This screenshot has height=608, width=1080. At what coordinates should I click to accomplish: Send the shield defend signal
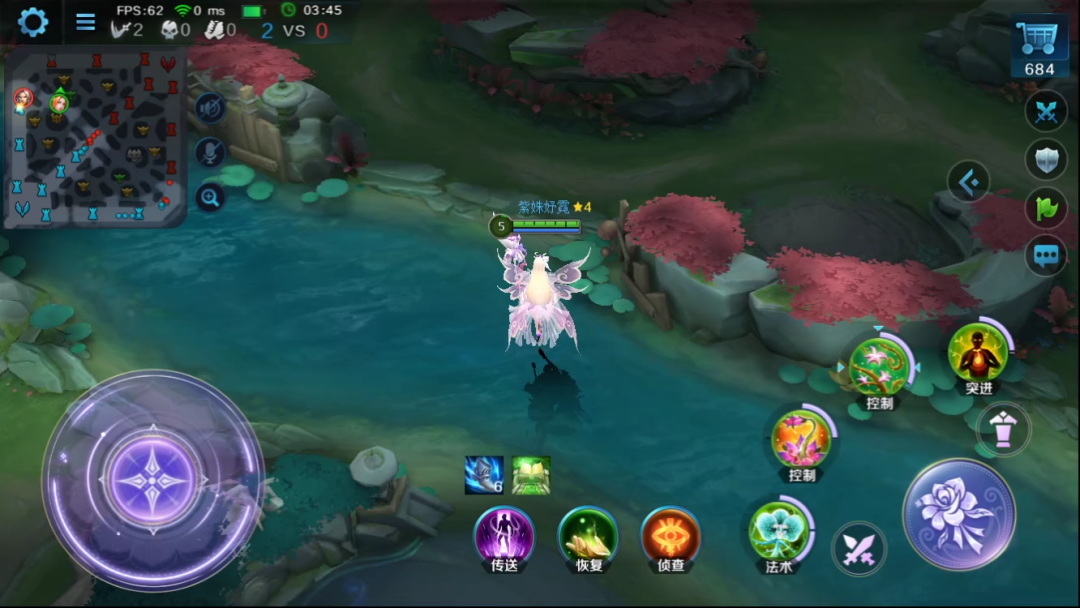coord(1046,160)
